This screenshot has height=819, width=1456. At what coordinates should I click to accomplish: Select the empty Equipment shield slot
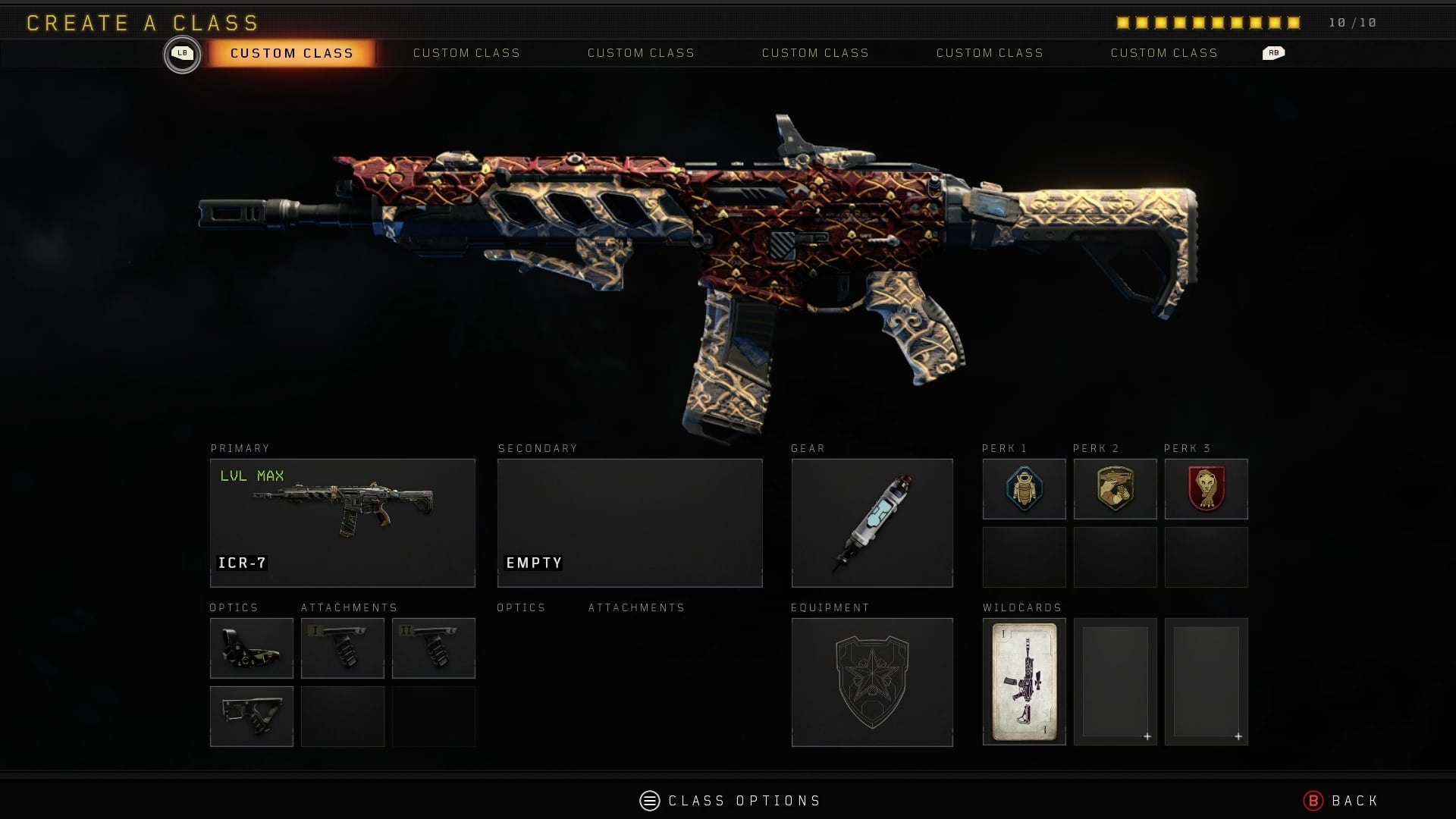click(x=872, y=682)
